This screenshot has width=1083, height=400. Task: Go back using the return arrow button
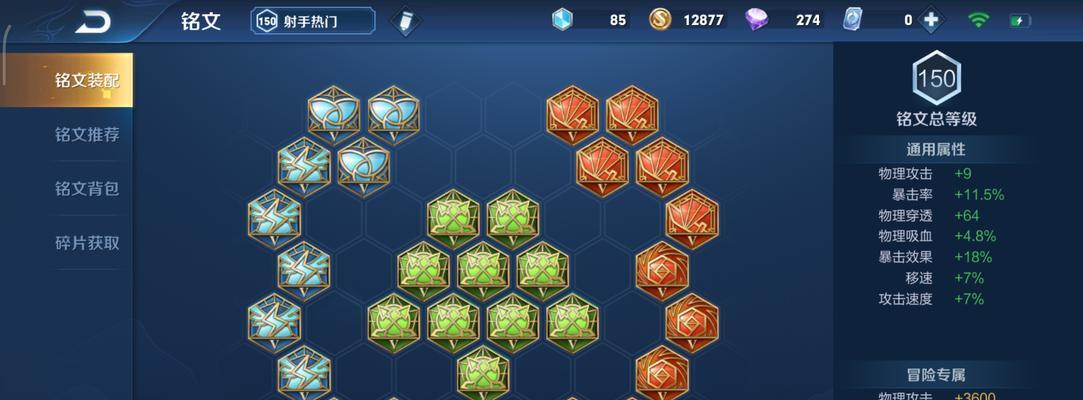tap(95, 21)
